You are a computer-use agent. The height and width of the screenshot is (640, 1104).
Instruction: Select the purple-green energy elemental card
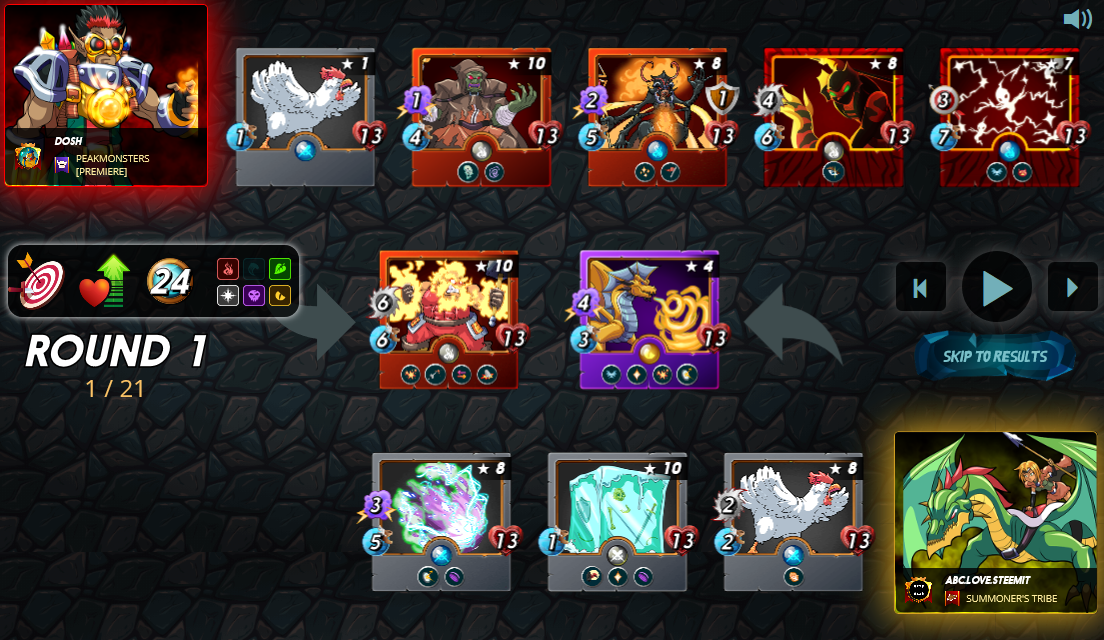[x=441, y=521]
